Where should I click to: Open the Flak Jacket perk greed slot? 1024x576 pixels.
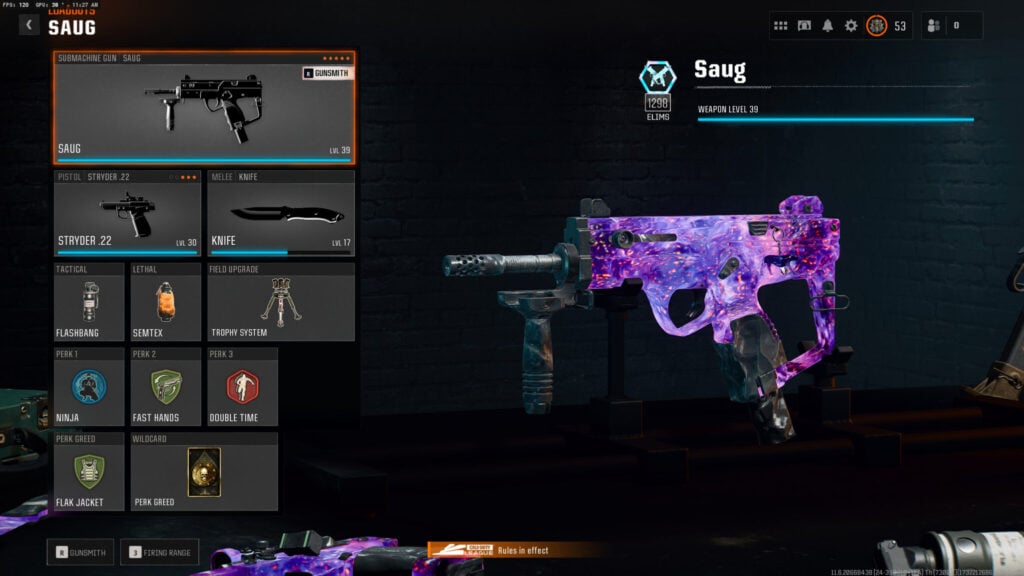click(89, 471)
